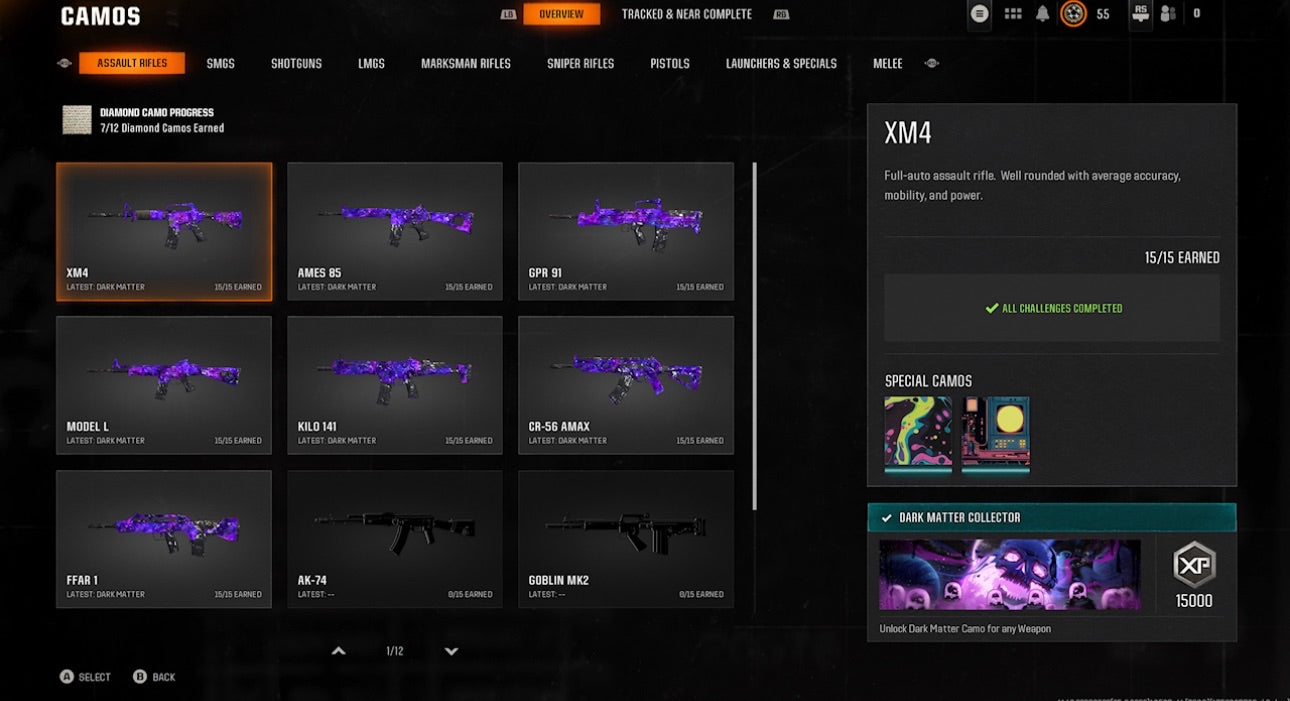Select the Kilo 141 camo tile
Image resolution: width=1290 pixels, height=701 pixels.
[x=395, y=385]
